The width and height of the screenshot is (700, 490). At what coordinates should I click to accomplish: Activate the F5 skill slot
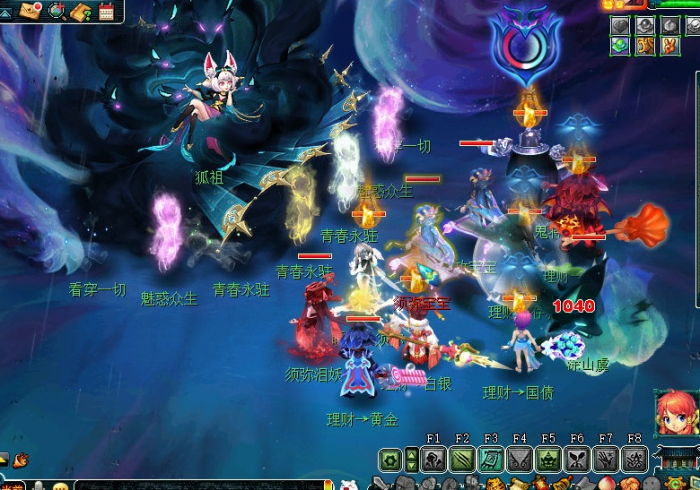tap(548, 460)
